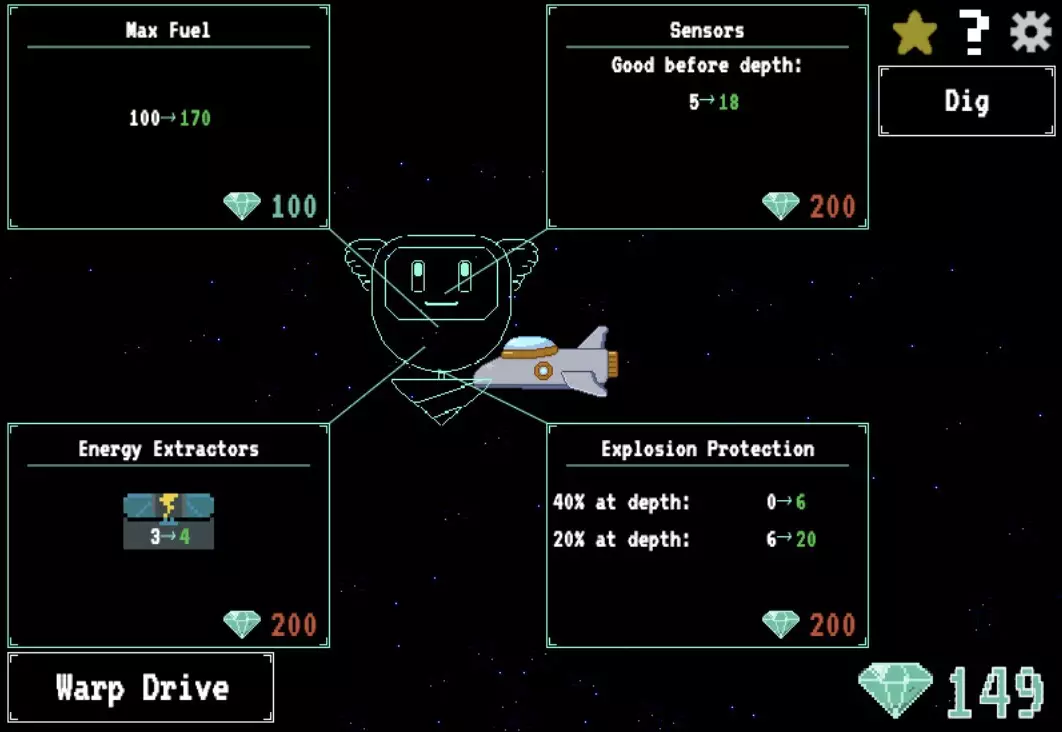The width and height of the screenshot is (1062, 732).
Task: Buy the Max Fuel upgrade
Action: (x=168, y=118)
